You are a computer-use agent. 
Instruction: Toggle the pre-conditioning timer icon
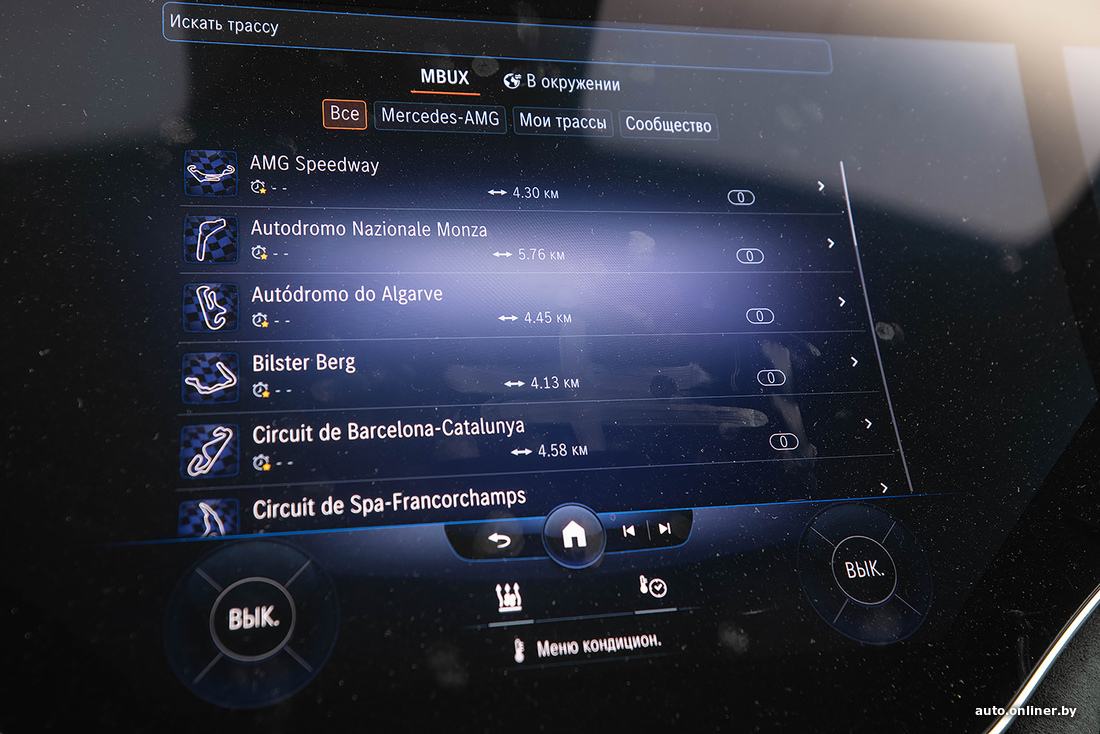(x=653, y=588)
